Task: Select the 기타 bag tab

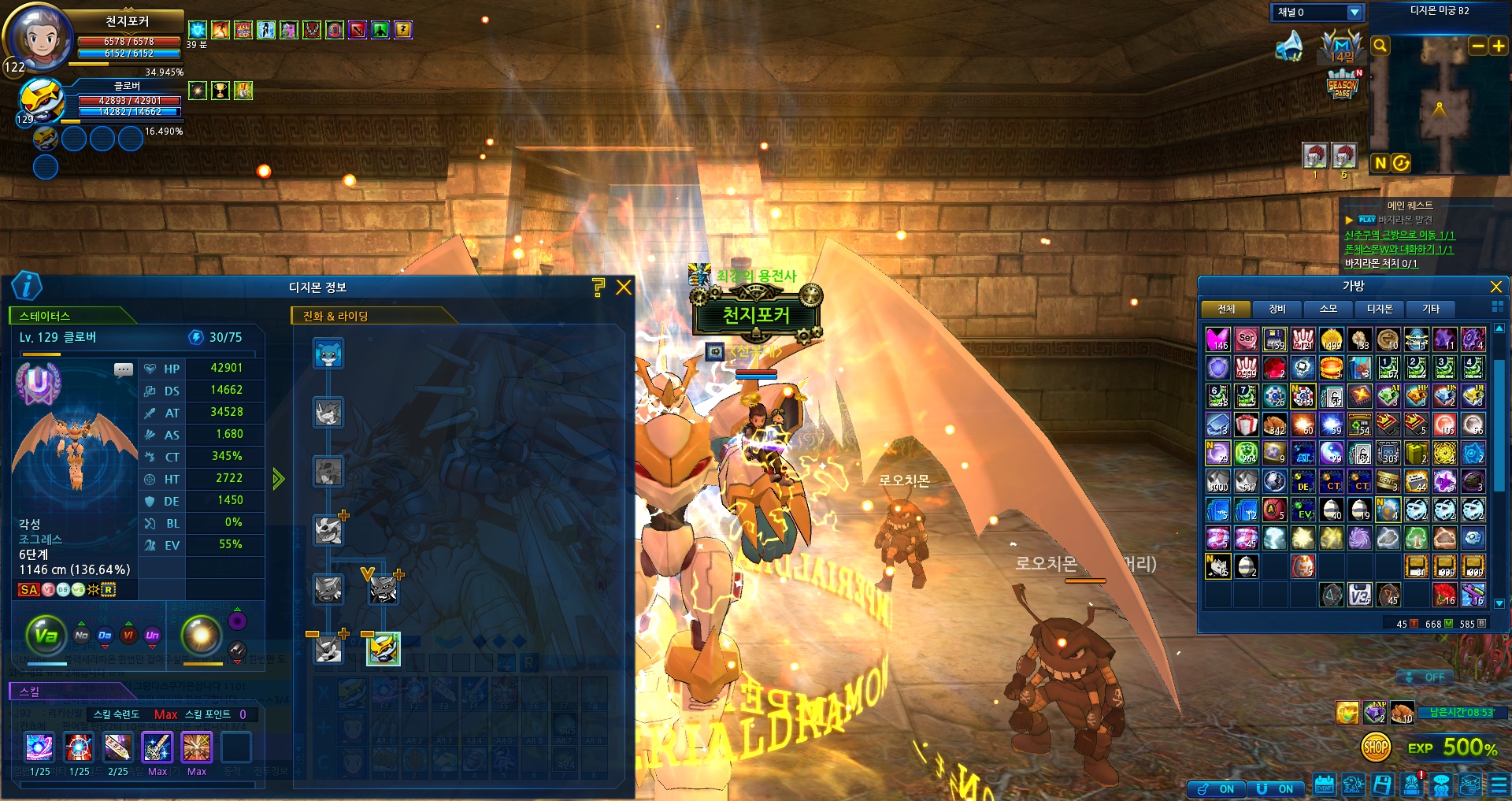Action: click(x=1431, y=309)
